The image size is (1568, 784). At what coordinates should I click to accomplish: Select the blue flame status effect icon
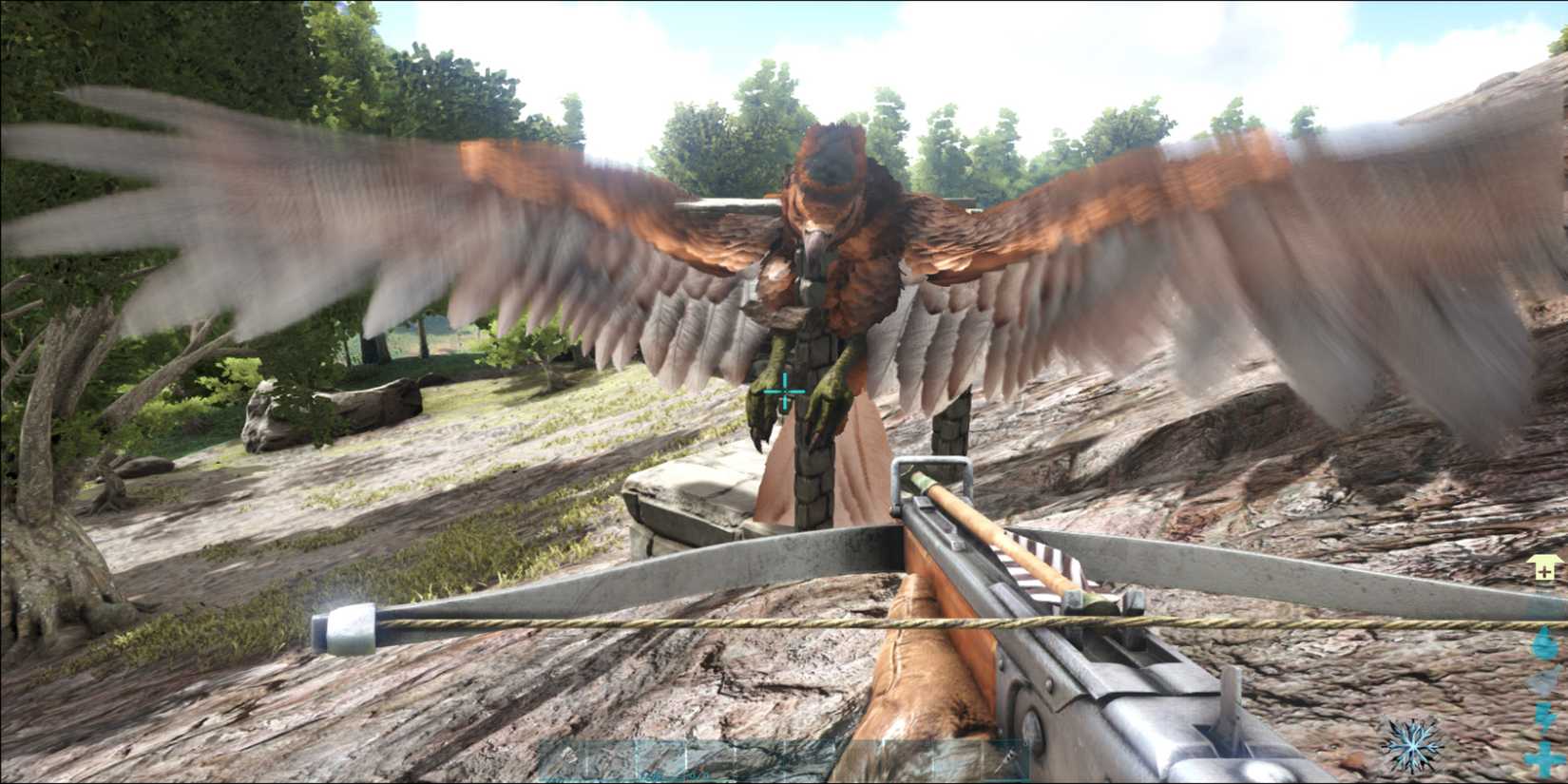(1543, 644)
